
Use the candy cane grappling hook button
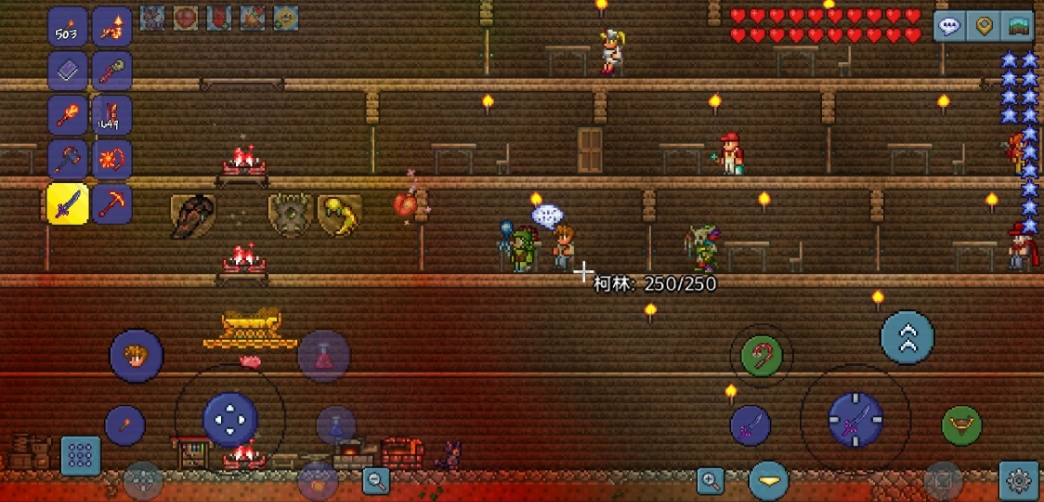(762, 354)
